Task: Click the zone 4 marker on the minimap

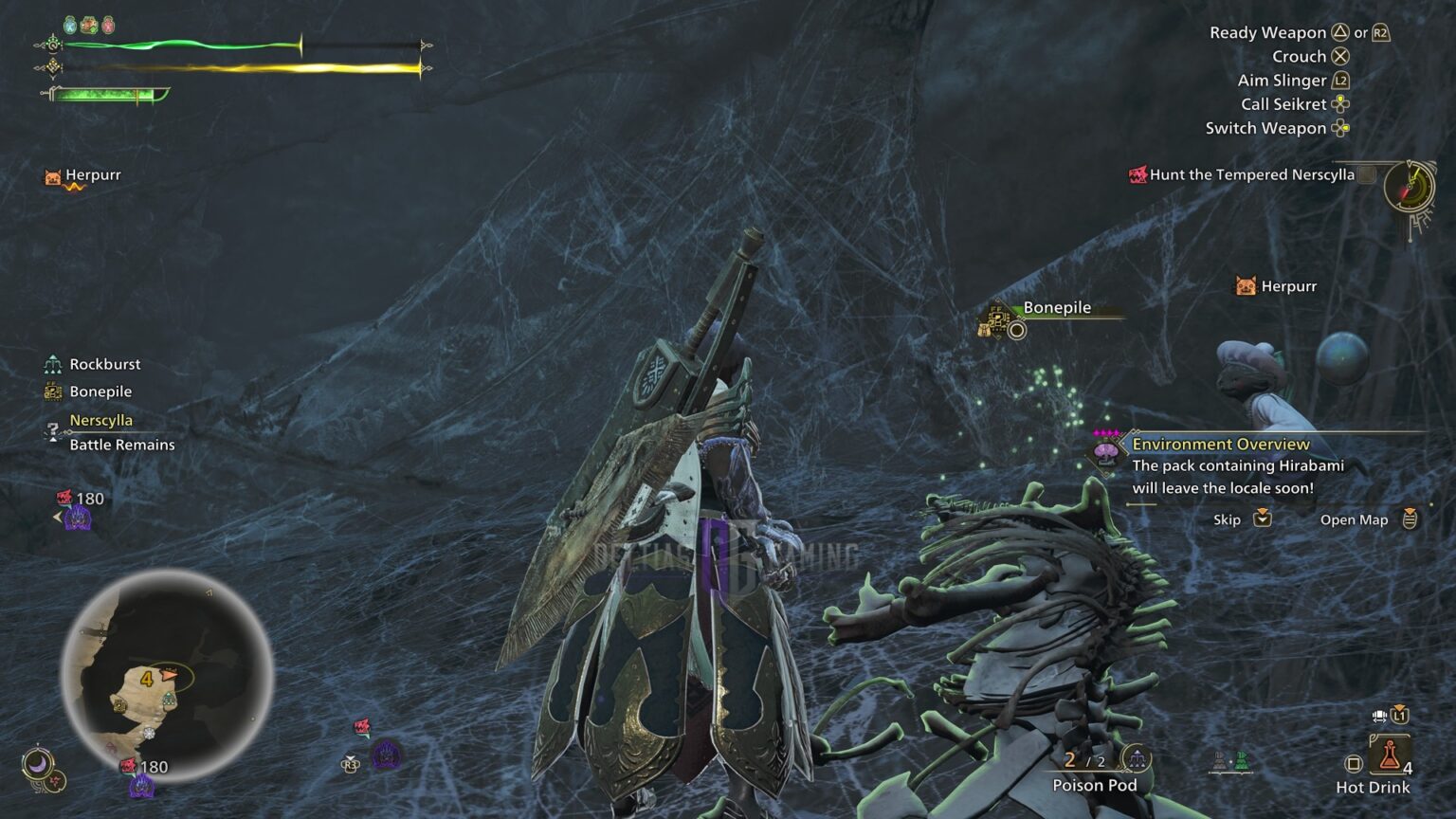Action: (146, 678)
